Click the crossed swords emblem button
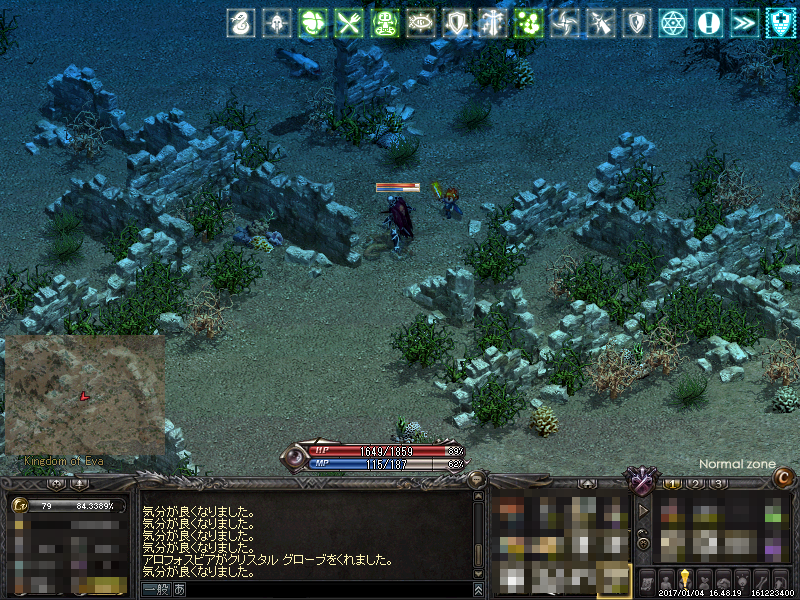Viewport: 800px width, 600px height. click(638, 481)
